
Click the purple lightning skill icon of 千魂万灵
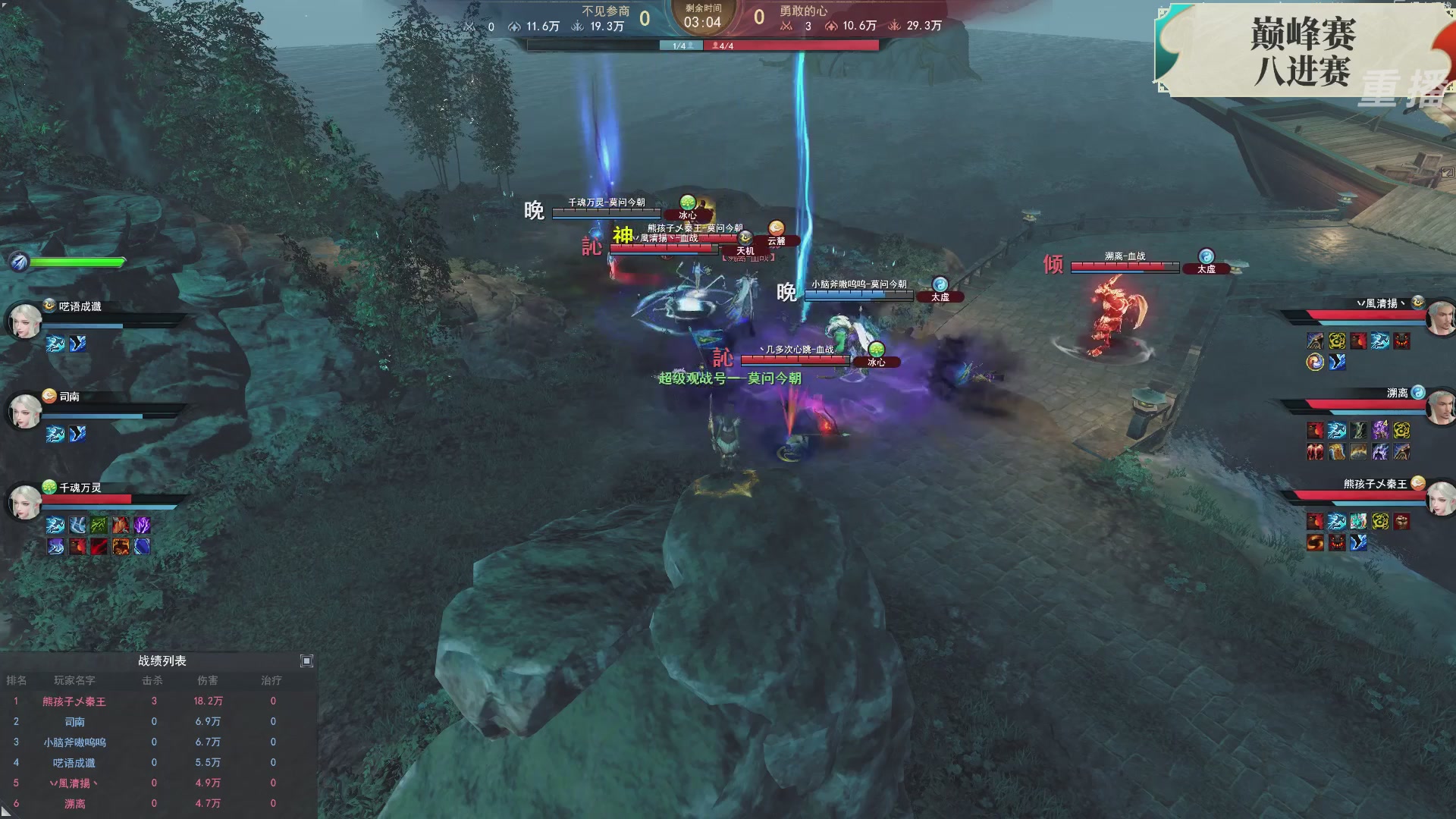(143, 526)
